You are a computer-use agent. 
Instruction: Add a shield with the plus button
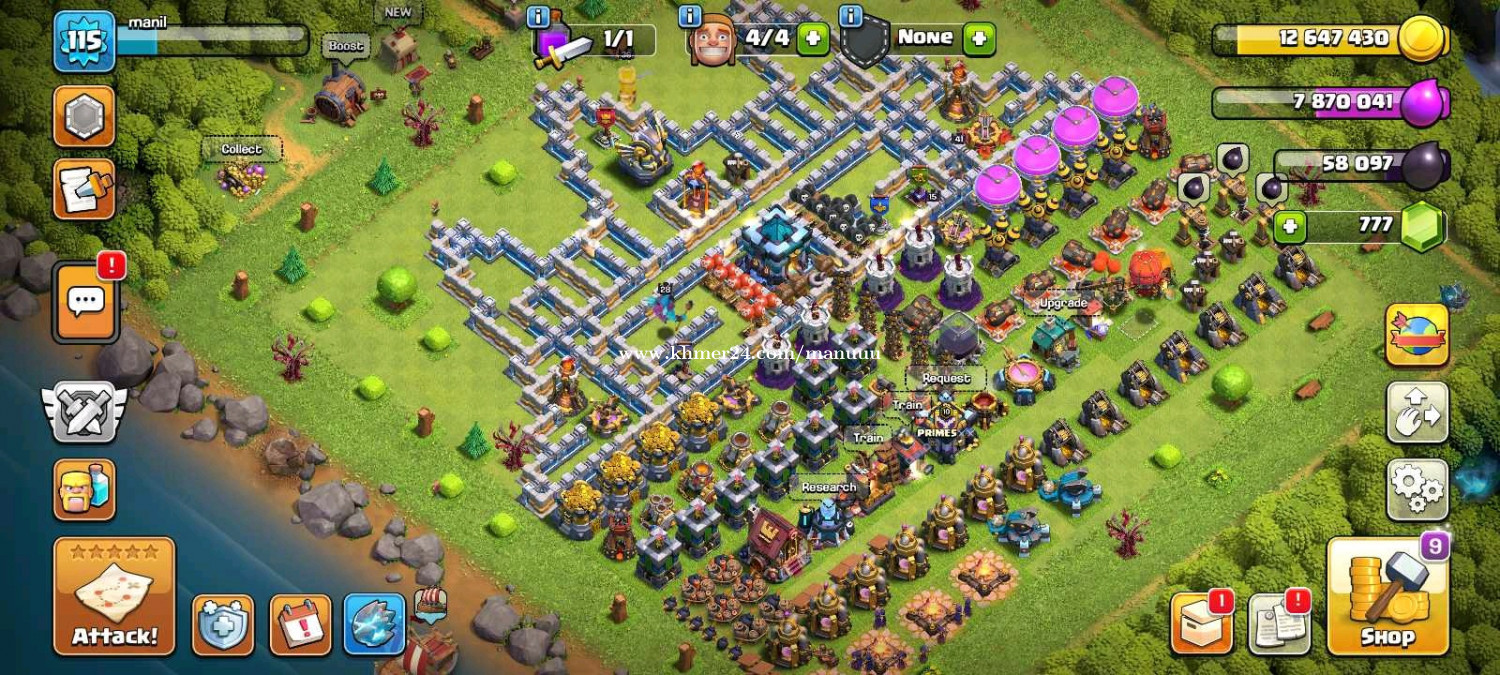click(979, 39)
